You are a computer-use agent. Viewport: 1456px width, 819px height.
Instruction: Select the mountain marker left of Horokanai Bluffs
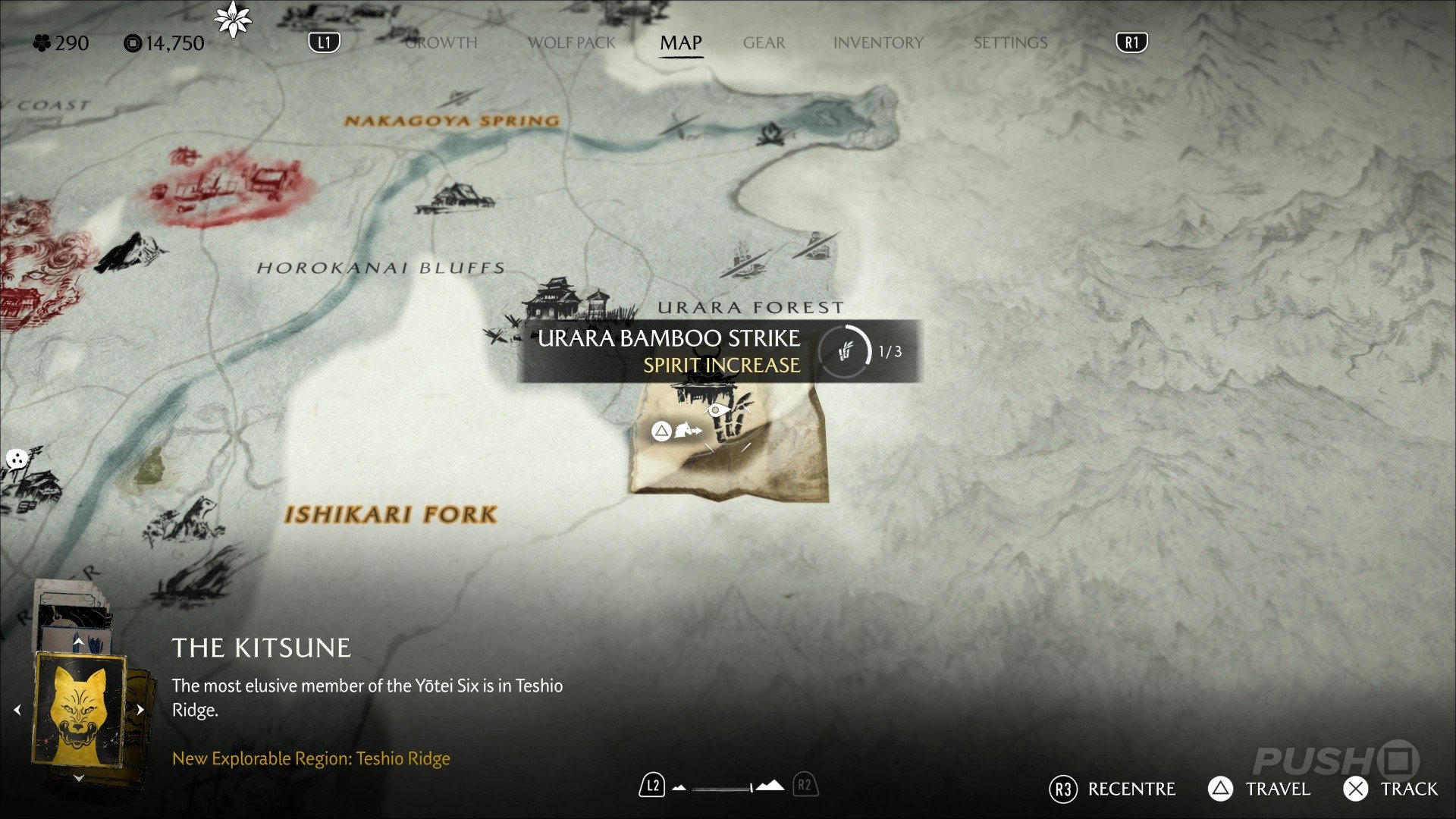pos(129,252)
